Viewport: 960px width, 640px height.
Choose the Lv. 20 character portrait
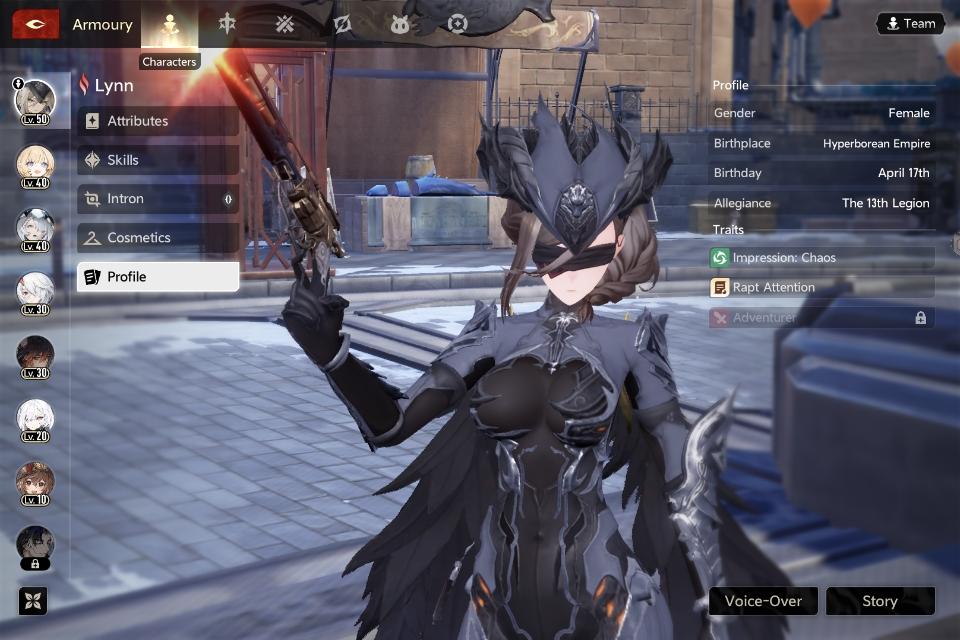coord(35,419)
